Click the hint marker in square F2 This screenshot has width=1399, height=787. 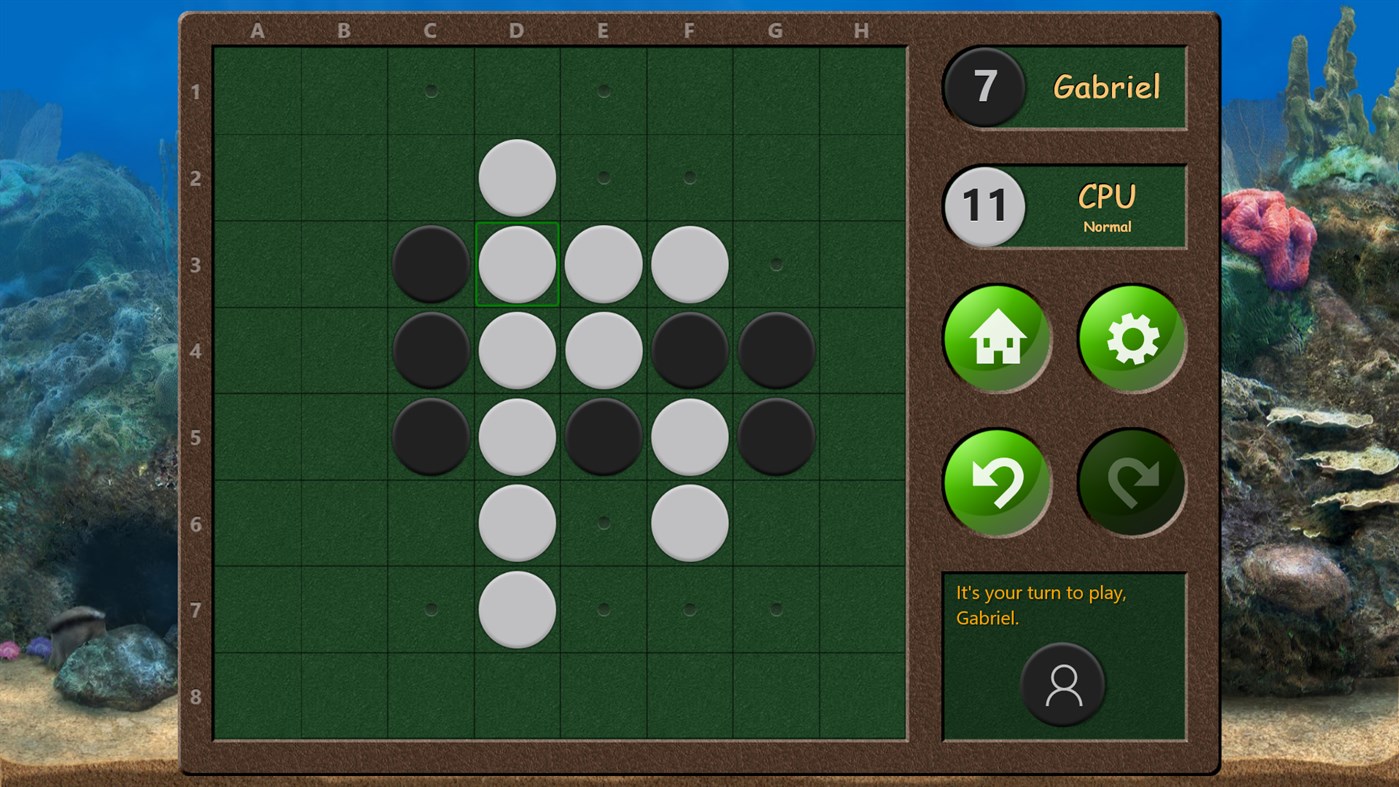pos(689,176)
